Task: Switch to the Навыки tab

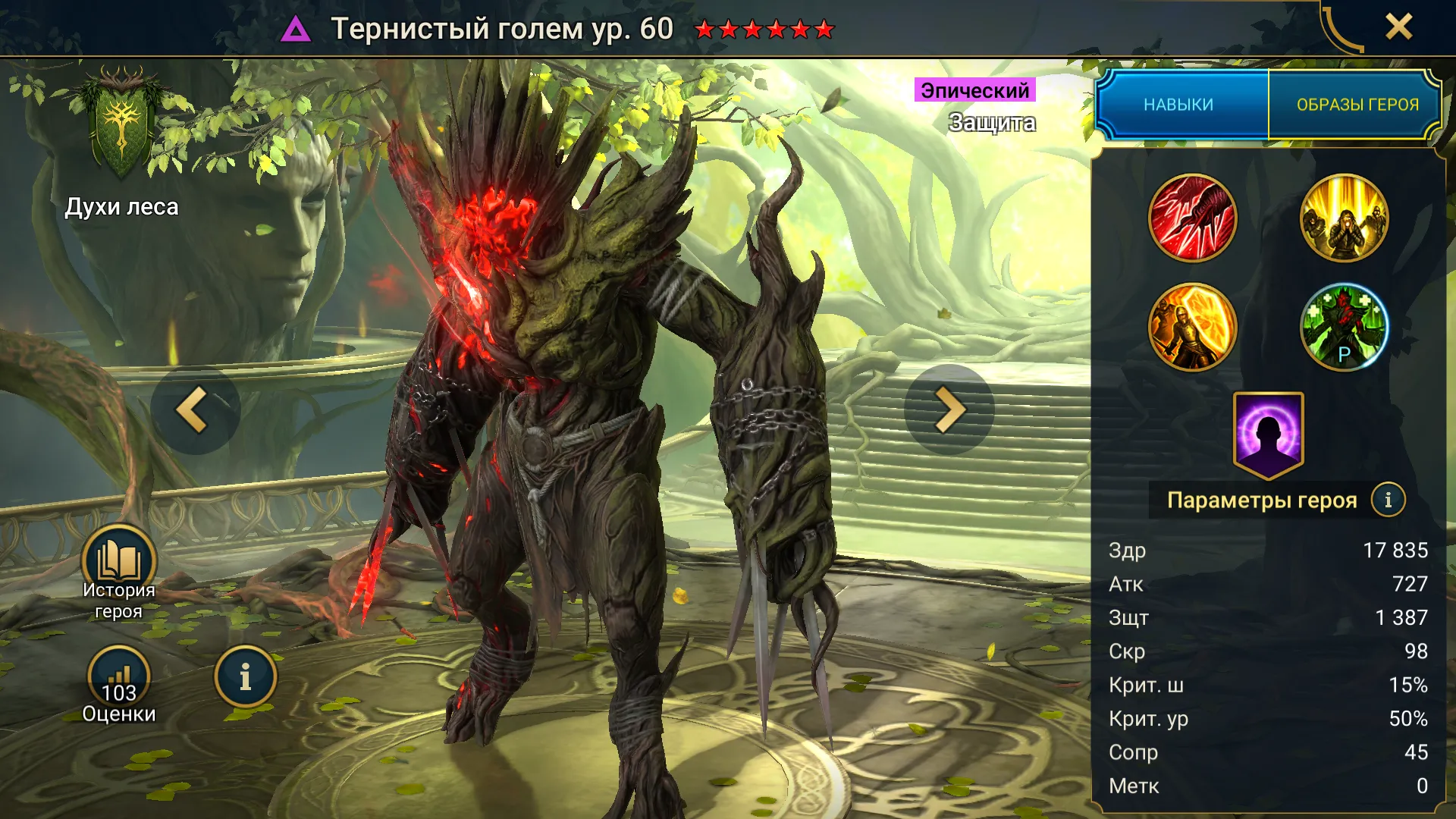Action: 1178,105
